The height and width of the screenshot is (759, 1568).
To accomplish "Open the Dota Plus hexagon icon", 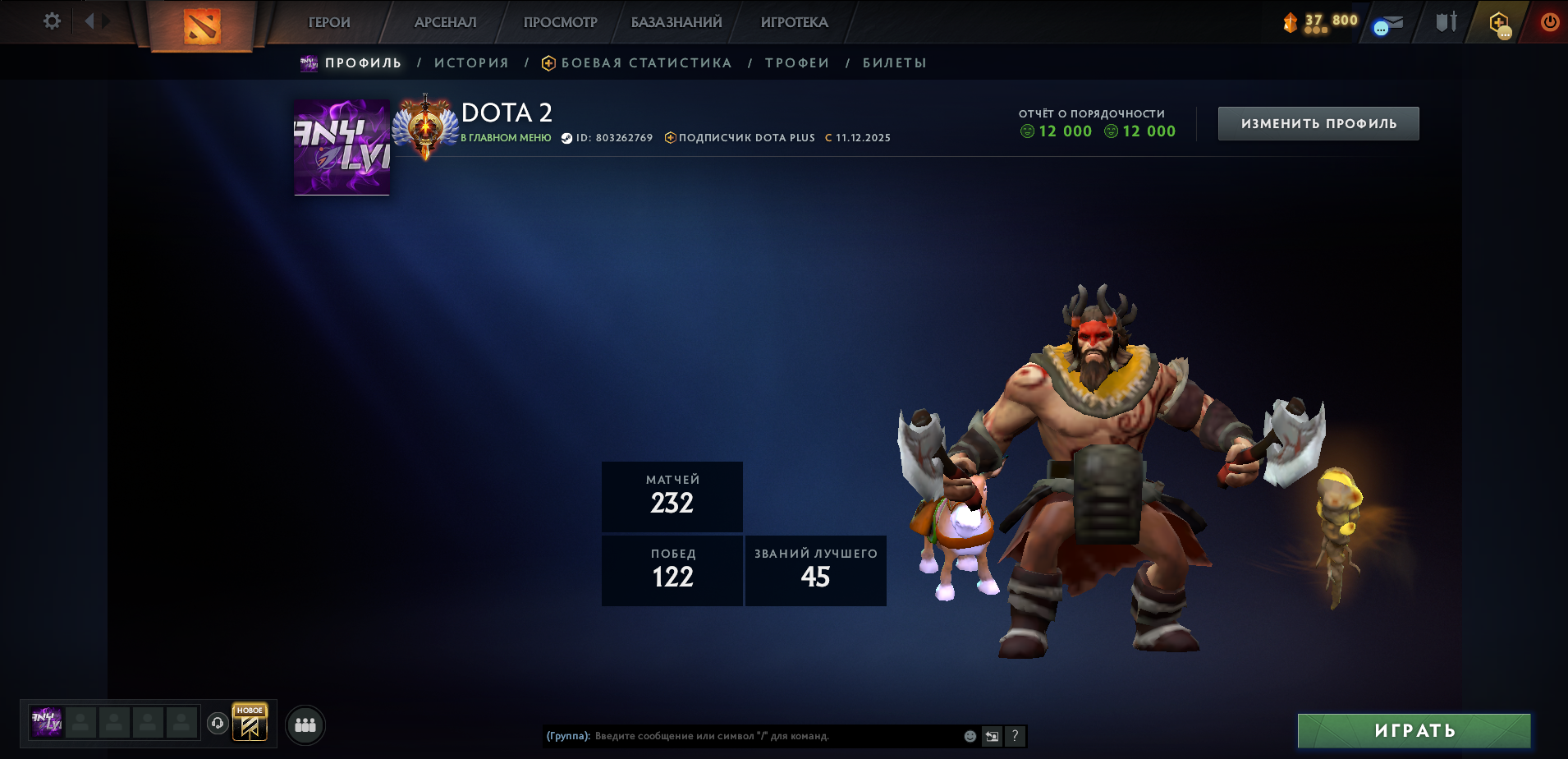I will (1499, 23).
